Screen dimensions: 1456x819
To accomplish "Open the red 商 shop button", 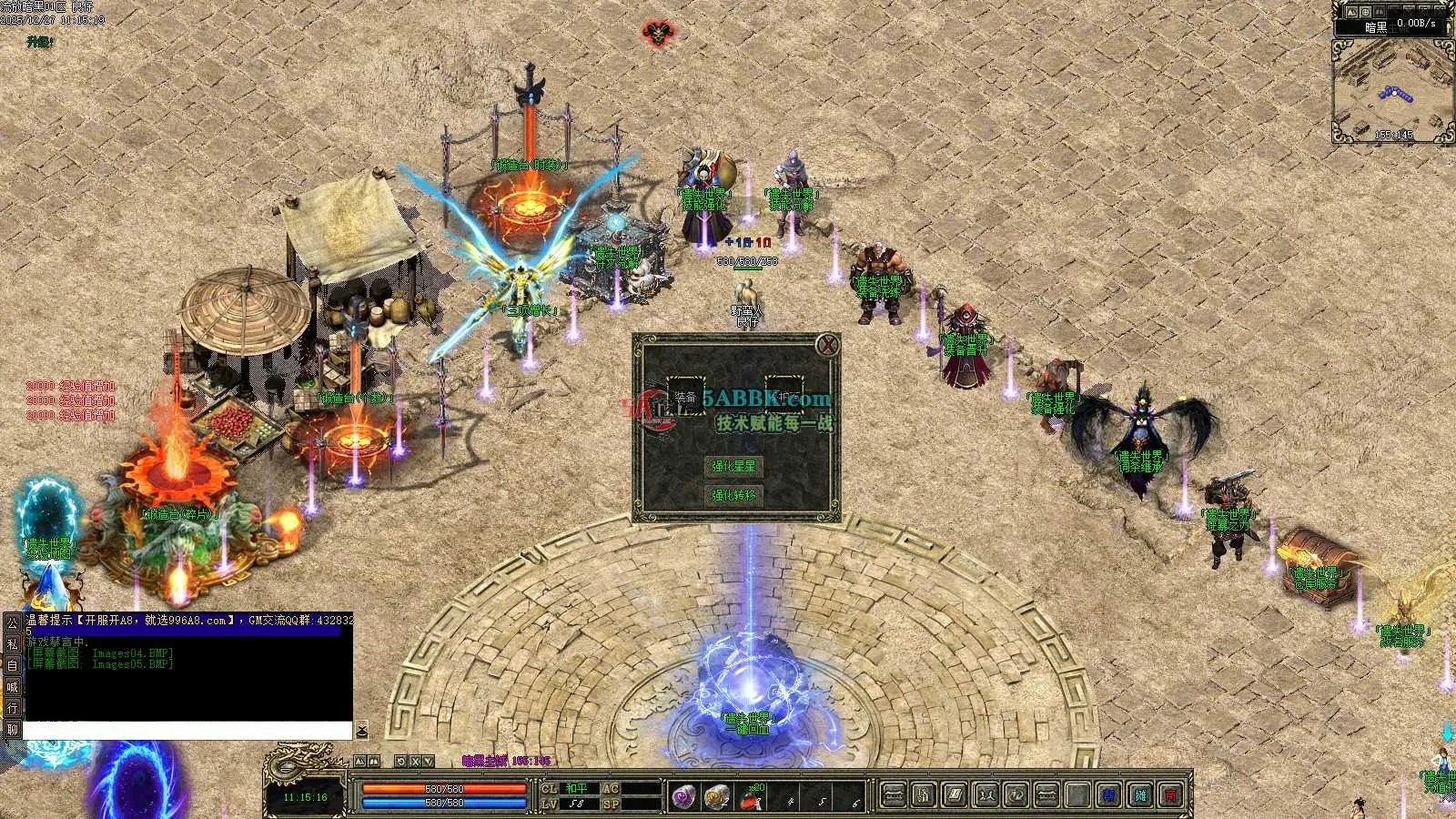I will coord(1172,795).
